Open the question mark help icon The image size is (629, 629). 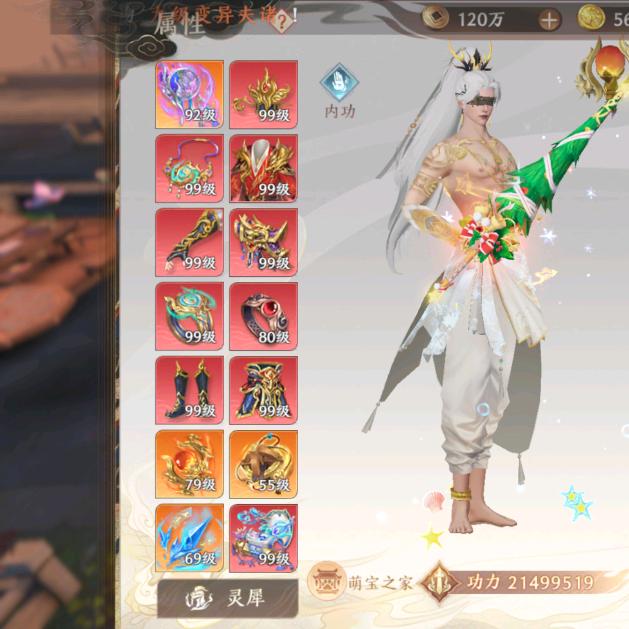point(284,18)
